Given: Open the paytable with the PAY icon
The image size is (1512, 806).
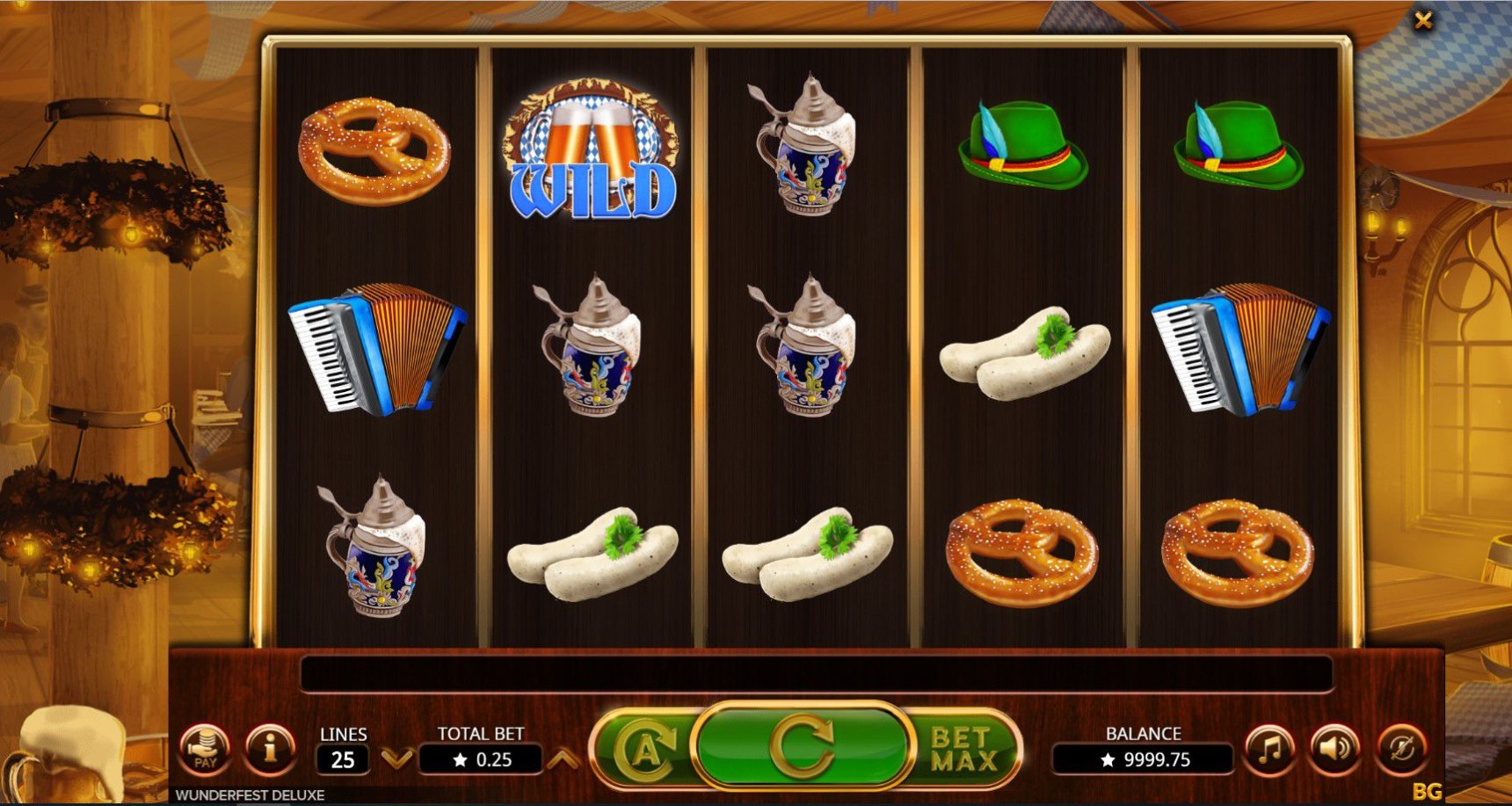Looking at the screenshot, I should [205, 750].
